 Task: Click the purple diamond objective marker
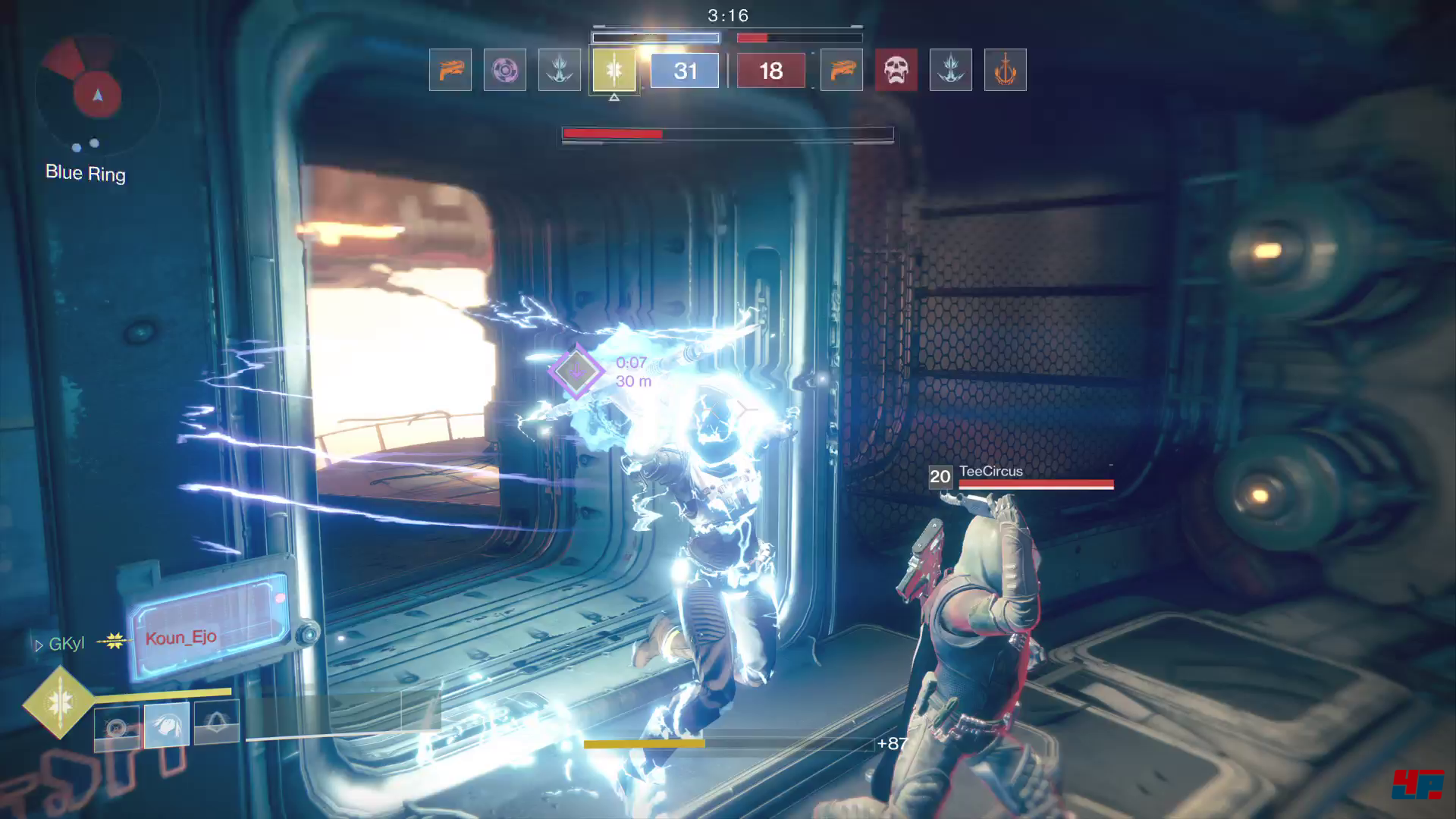[576, 371]
